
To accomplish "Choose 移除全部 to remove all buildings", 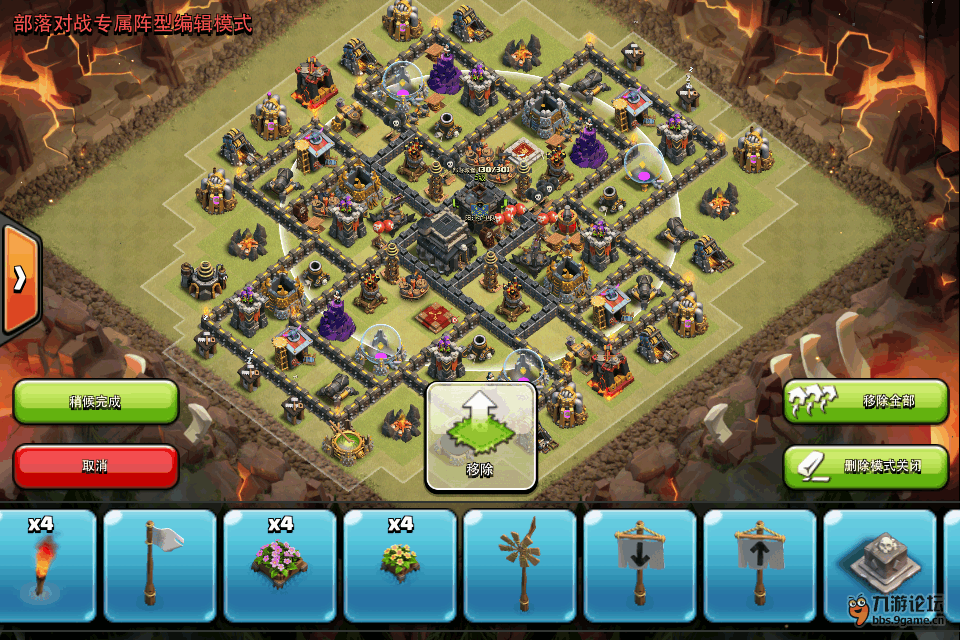I will point(865,402).
